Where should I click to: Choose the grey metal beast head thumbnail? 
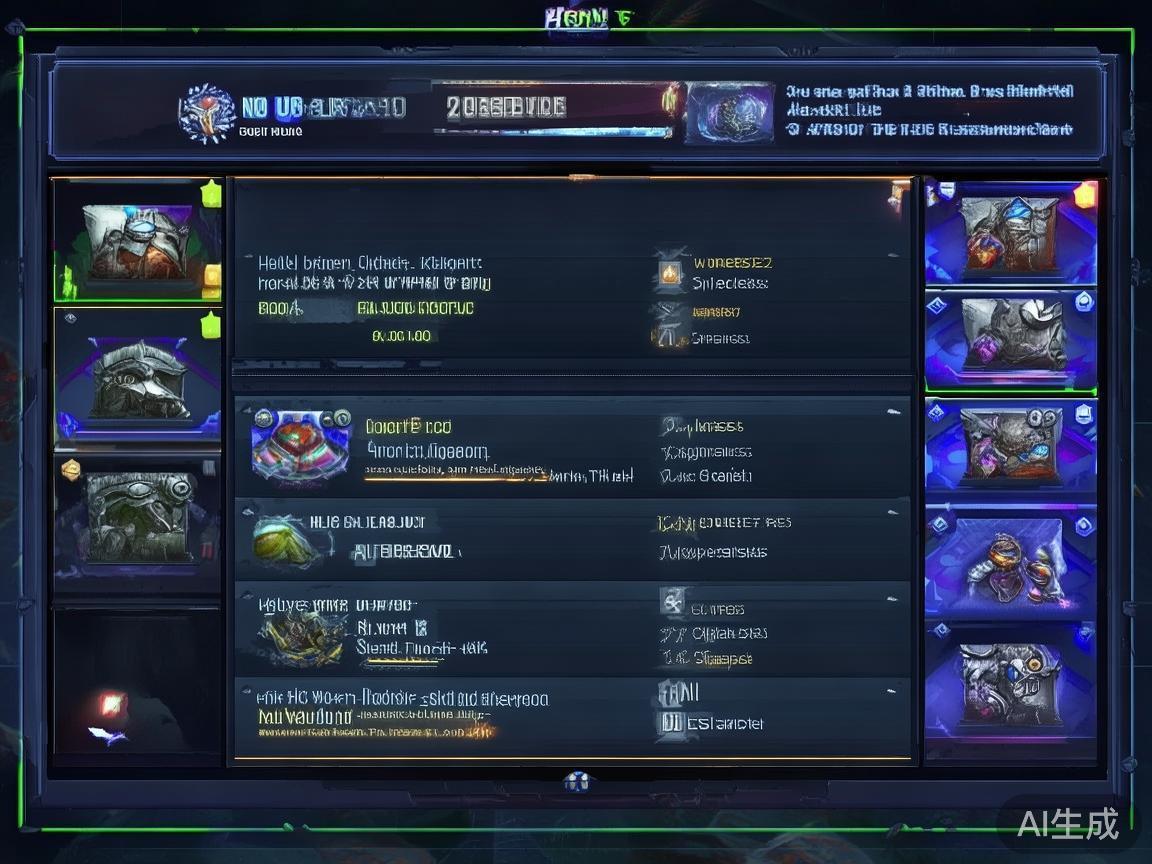click(x=138, y=378)
